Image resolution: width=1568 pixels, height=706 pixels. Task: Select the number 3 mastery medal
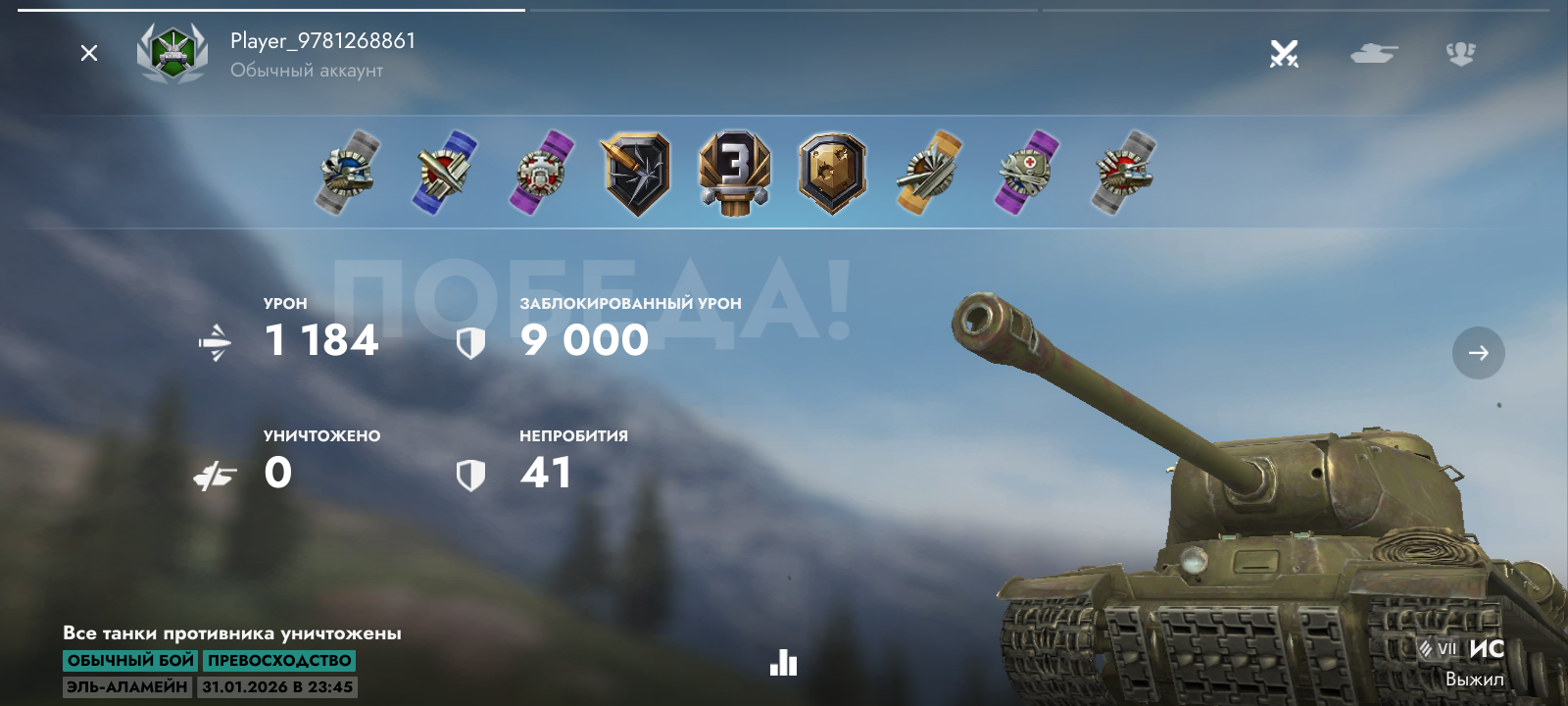tap(734, 174)
